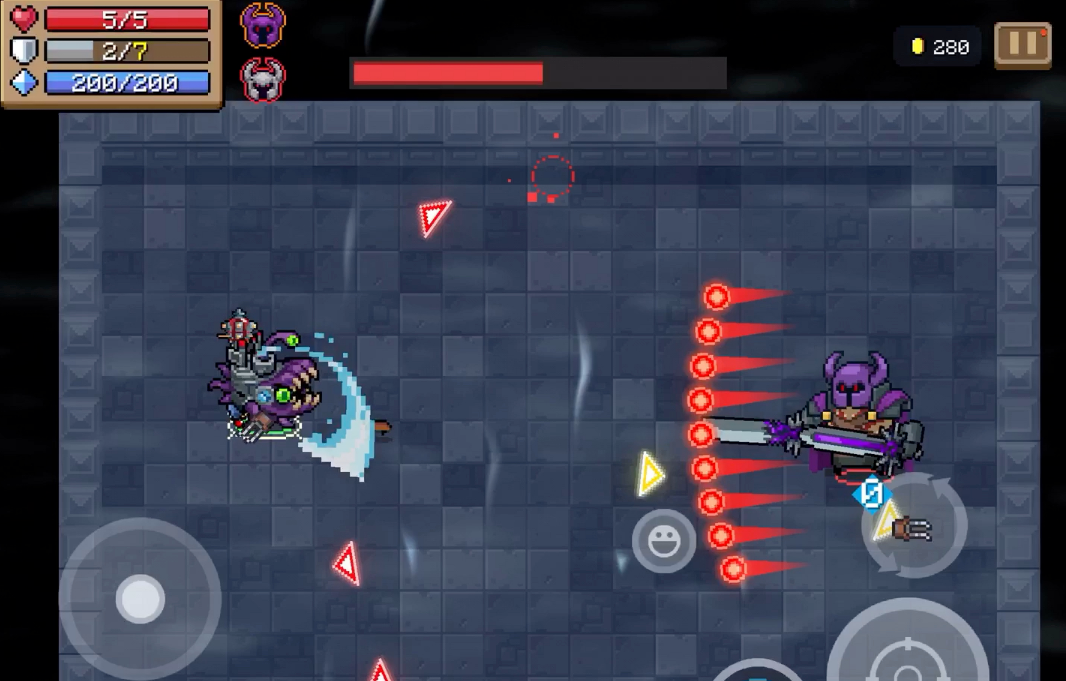The image size is (1066, 681).
Task: Tap the virtual movement joystick
Action: pos(140,598)
